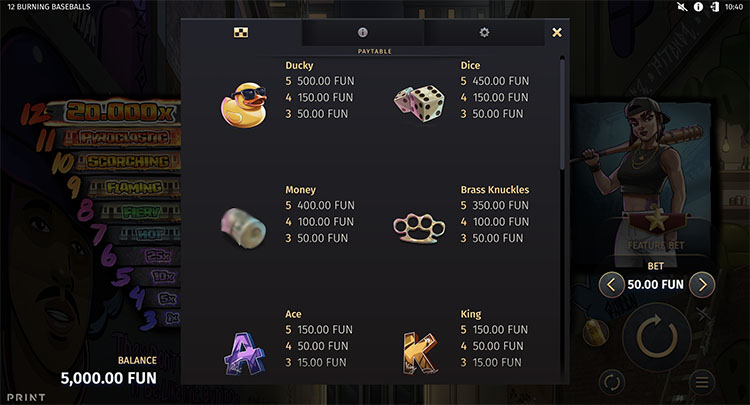Open the hamburger menu
This screenshot has width=750, height=405.
click(702, 381)
